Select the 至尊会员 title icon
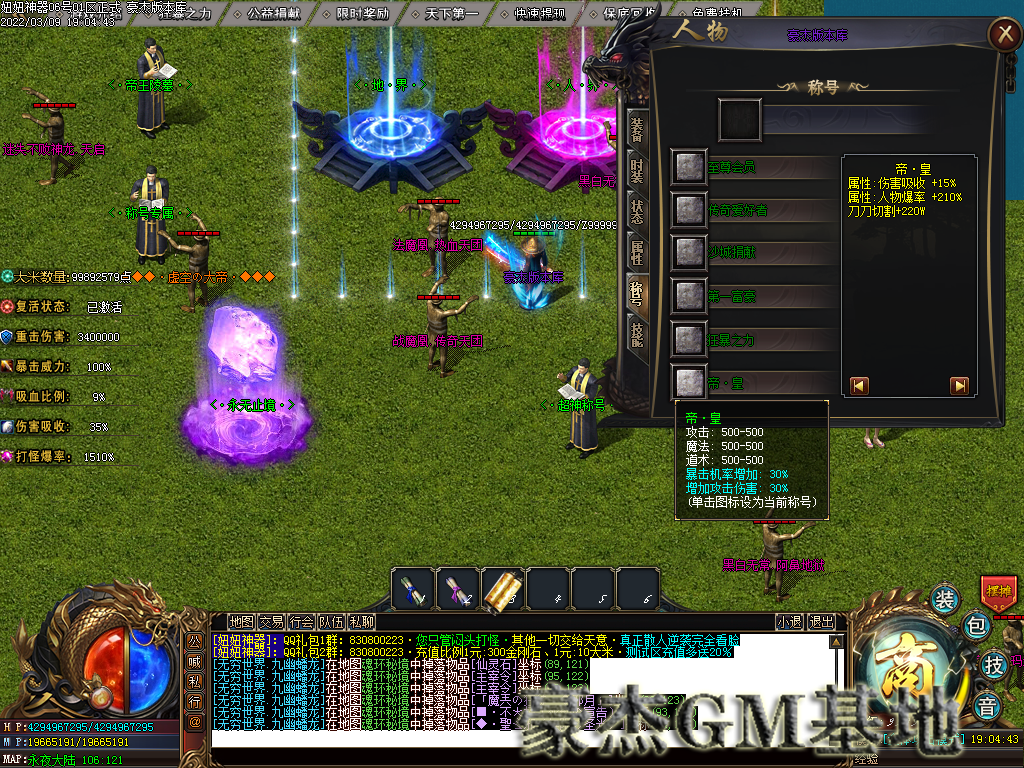 [688, 167]
